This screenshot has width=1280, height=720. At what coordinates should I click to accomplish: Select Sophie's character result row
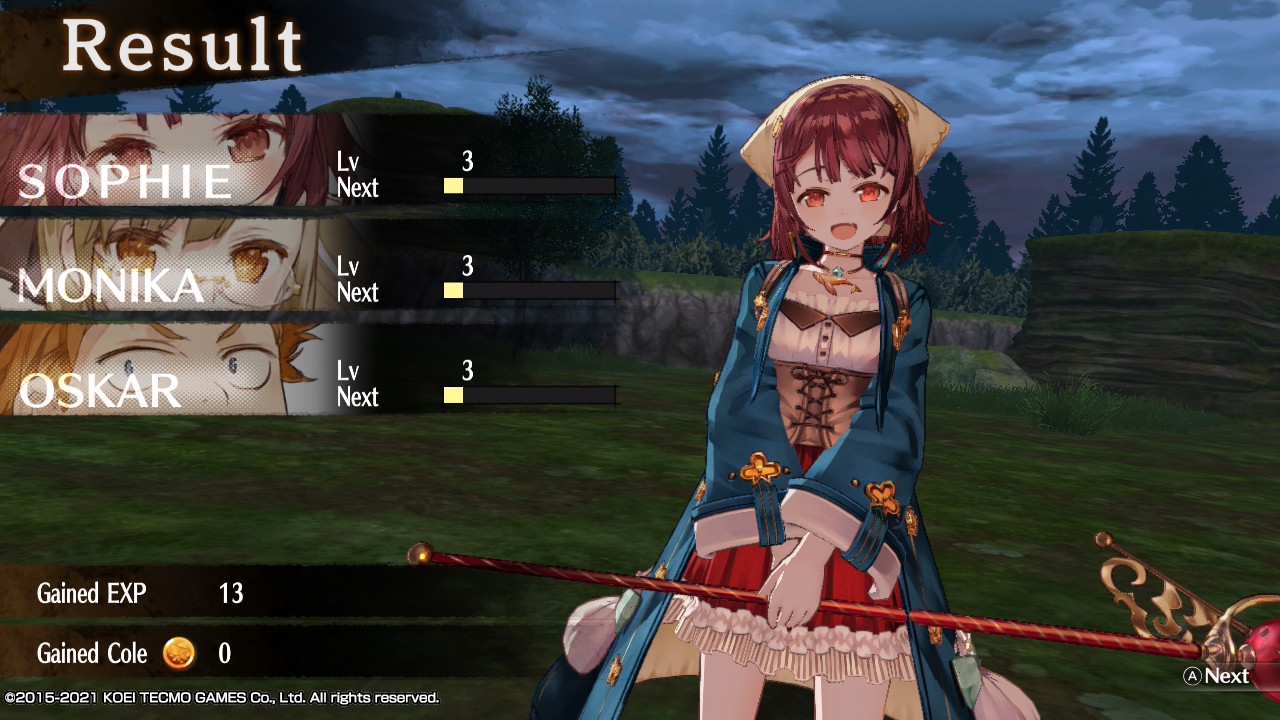click(x=310, y=162)
